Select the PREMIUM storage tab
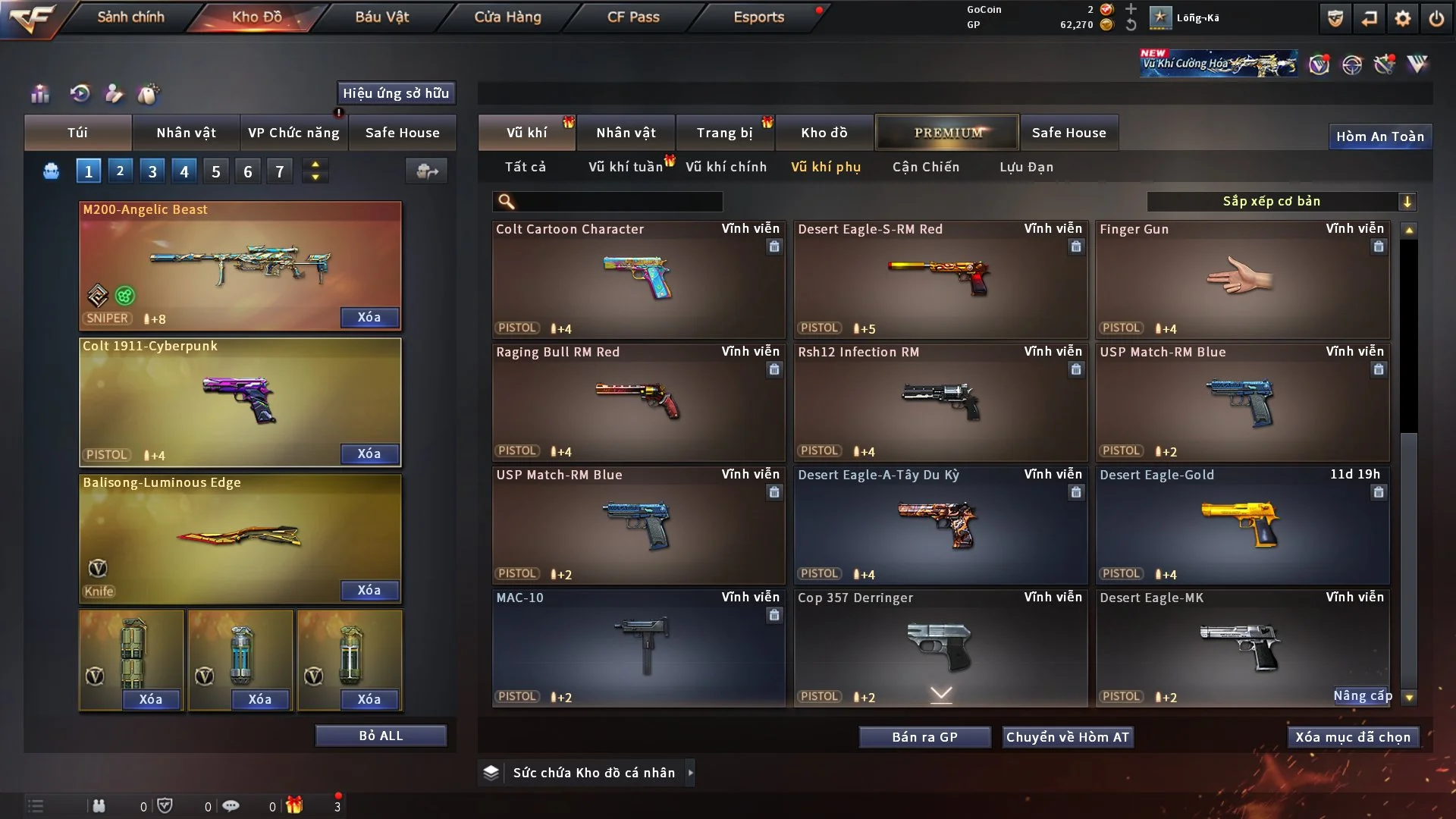 [947, 133]
